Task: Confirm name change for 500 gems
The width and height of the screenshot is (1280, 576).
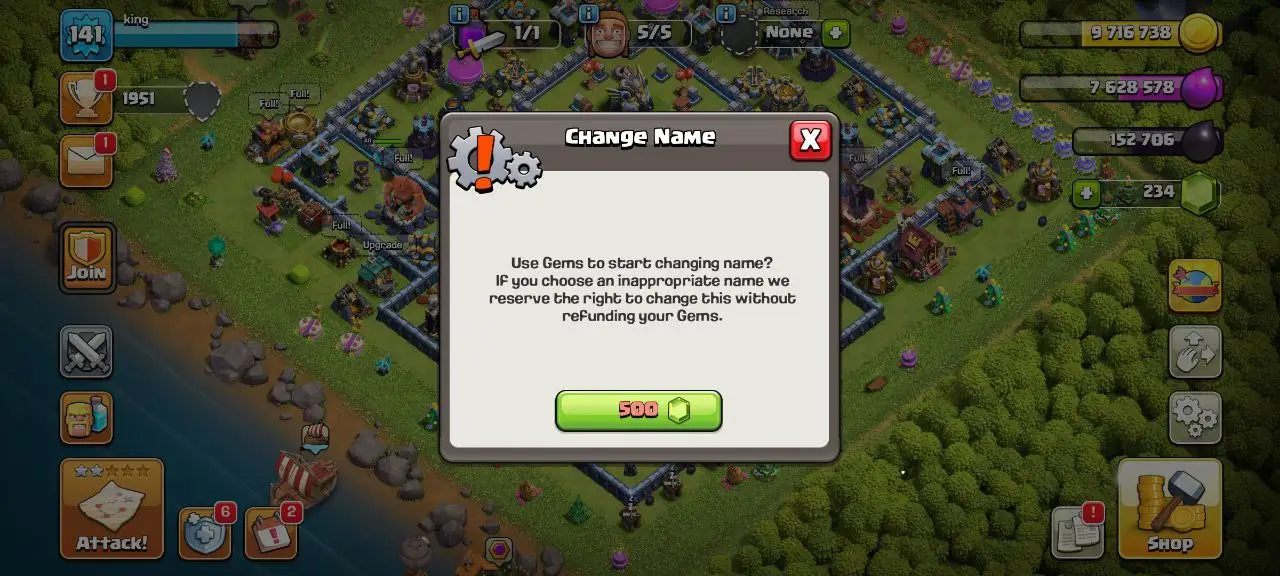Action: point(638,410)
